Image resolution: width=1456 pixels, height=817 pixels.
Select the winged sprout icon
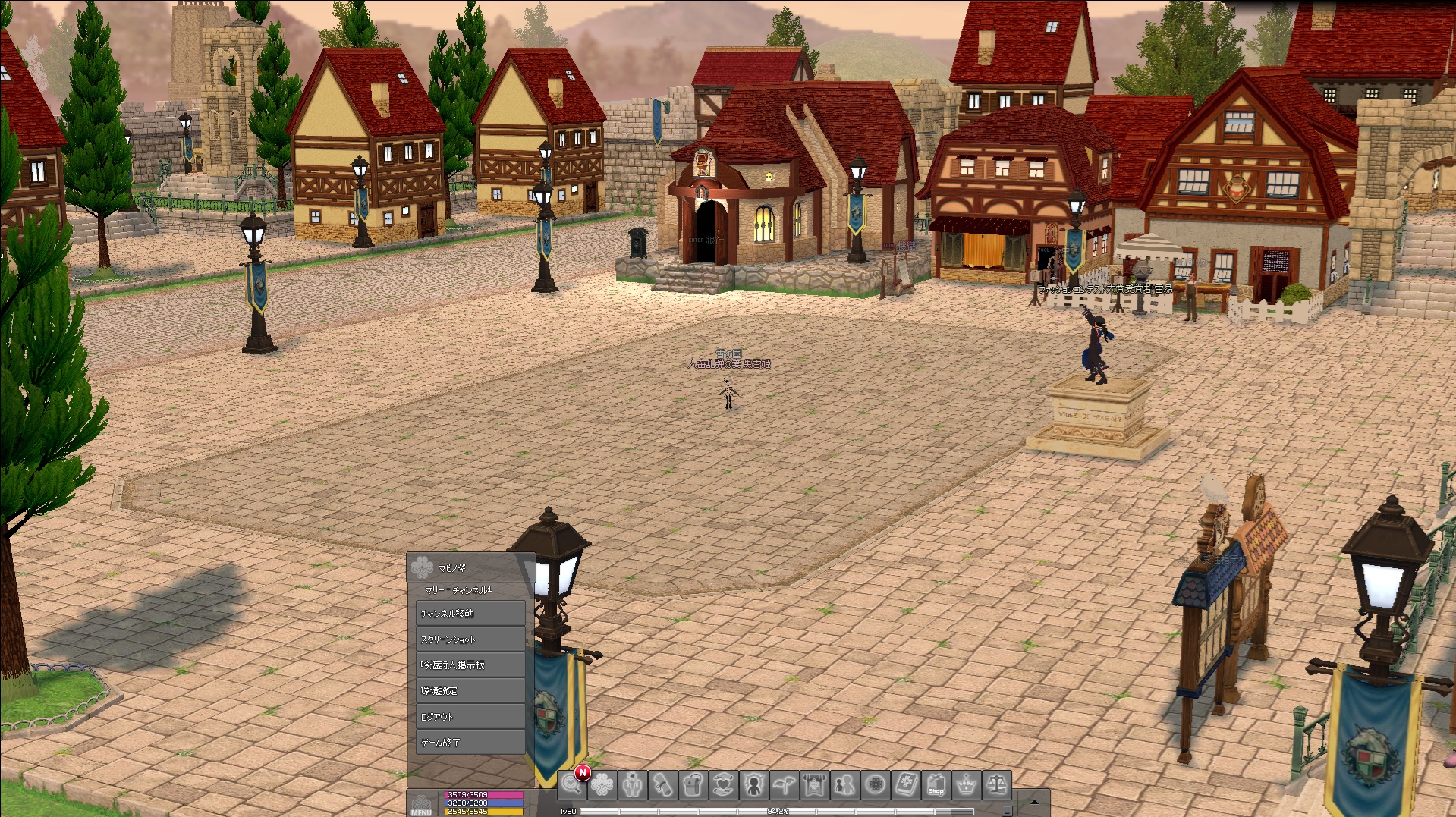pyautogui.click(x=784, y=784)
